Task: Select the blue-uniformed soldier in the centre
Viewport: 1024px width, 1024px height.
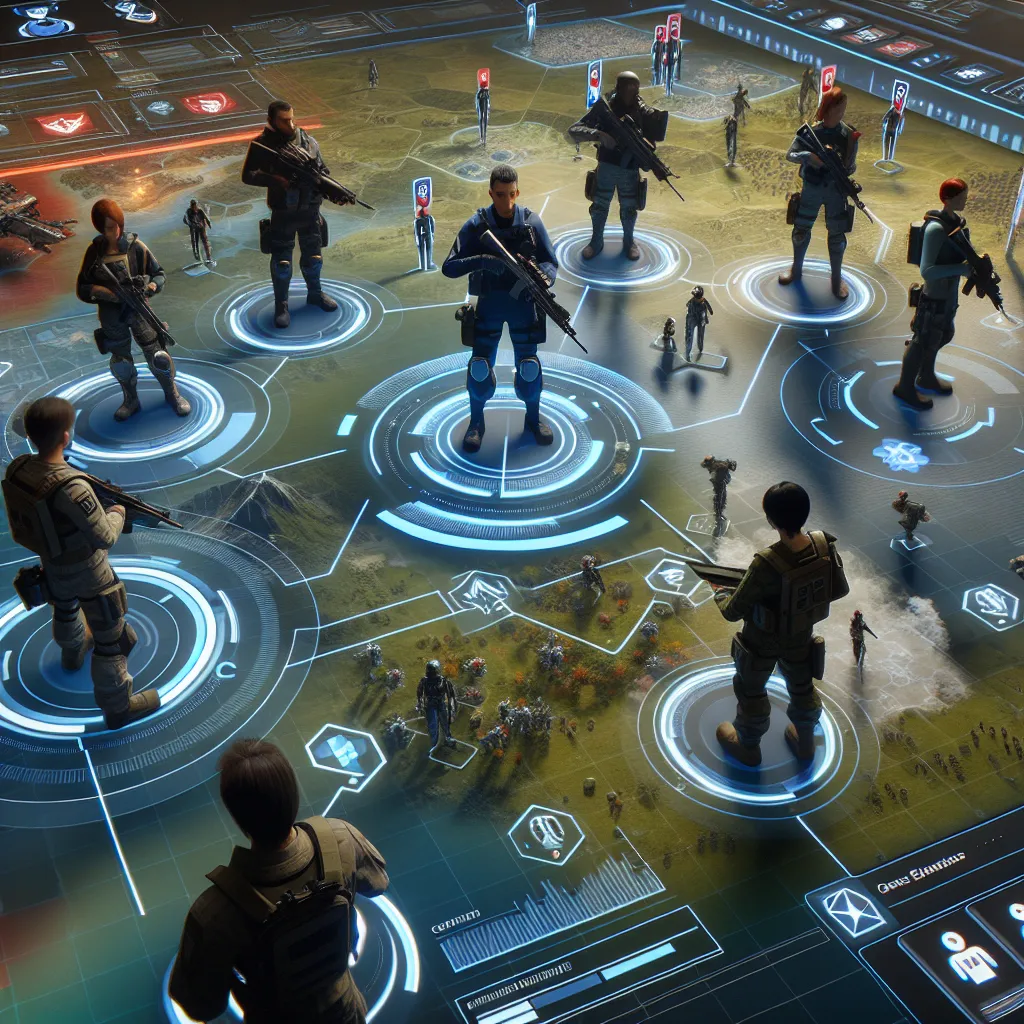Action: pyautogui.click(x=503, y=300)
